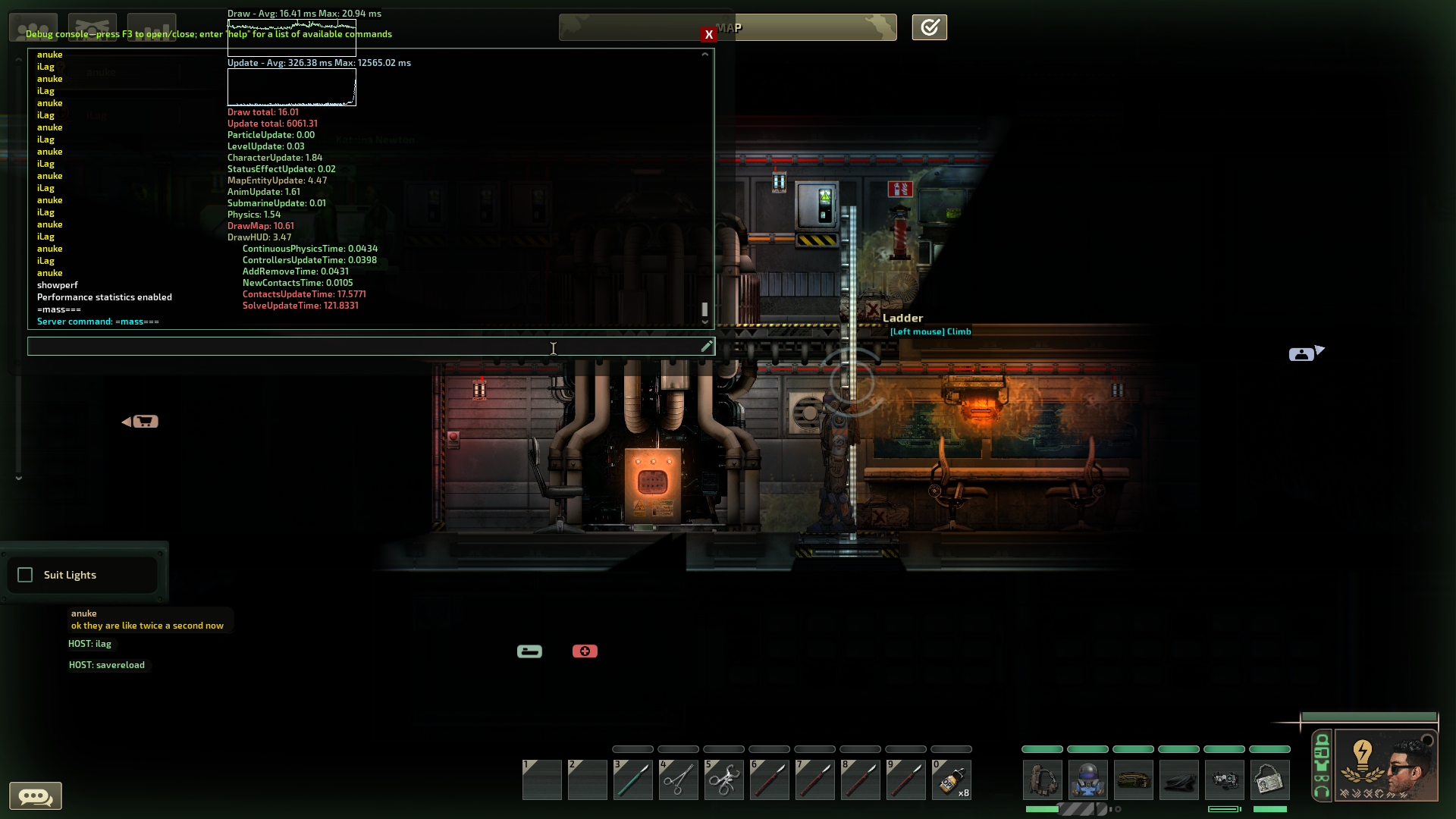The image size is (1456, 819).
Task: Select the forceps in hotbar slot 4
Action: point(678,780)
